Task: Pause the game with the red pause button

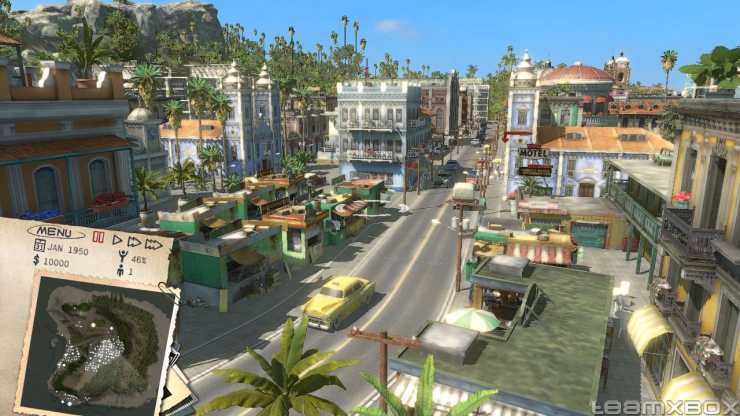Action: click(98, 239)
